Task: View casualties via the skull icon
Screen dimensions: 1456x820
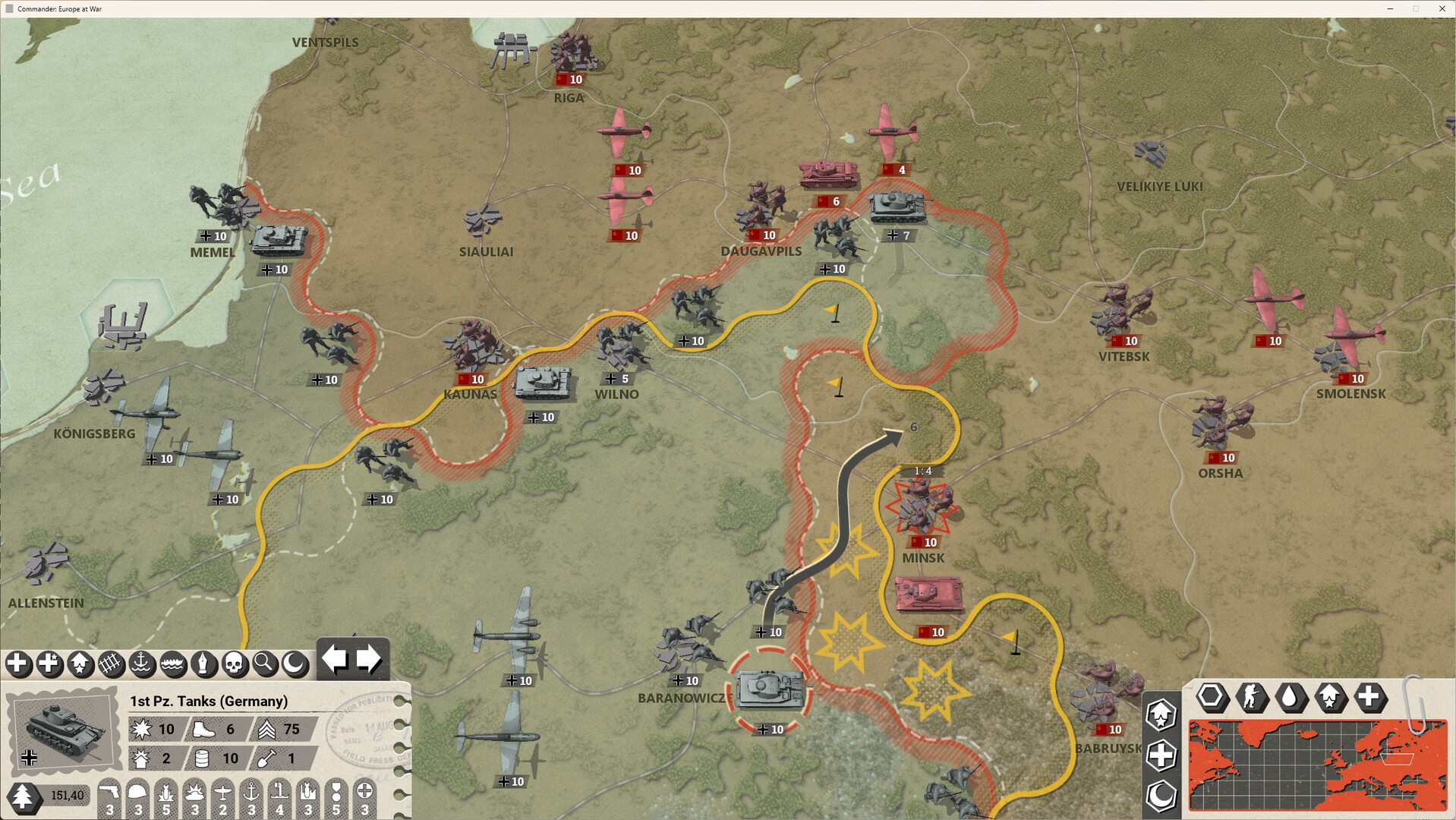Action: [235, 664]
